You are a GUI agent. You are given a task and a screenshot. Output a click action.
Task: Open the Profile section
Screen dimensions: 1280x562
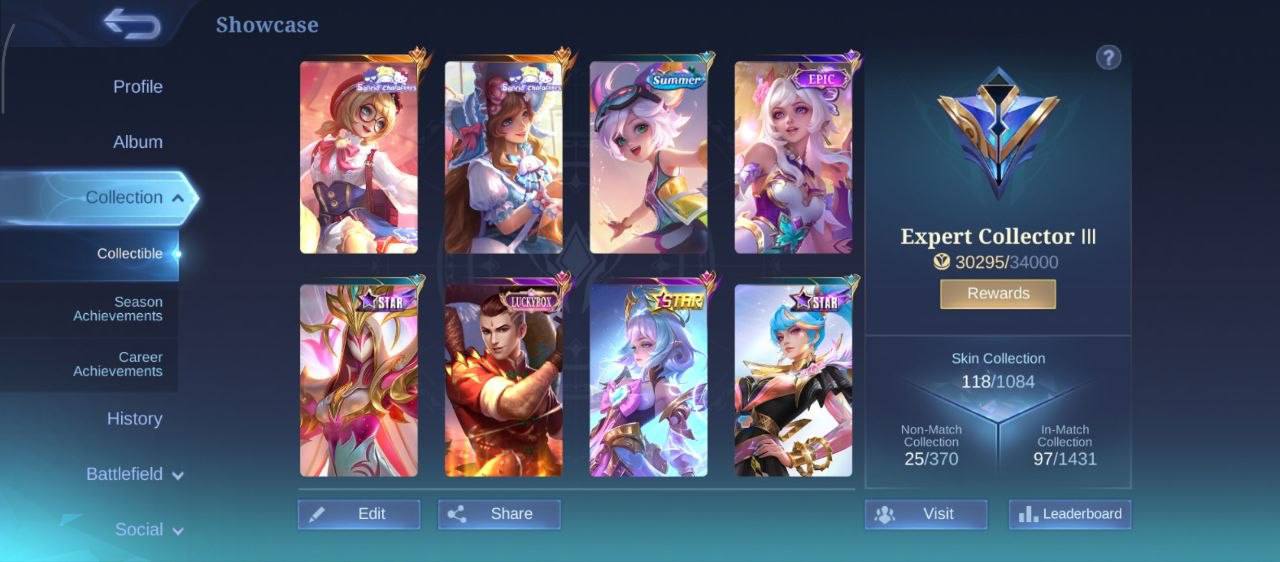[x=137, y=87]
